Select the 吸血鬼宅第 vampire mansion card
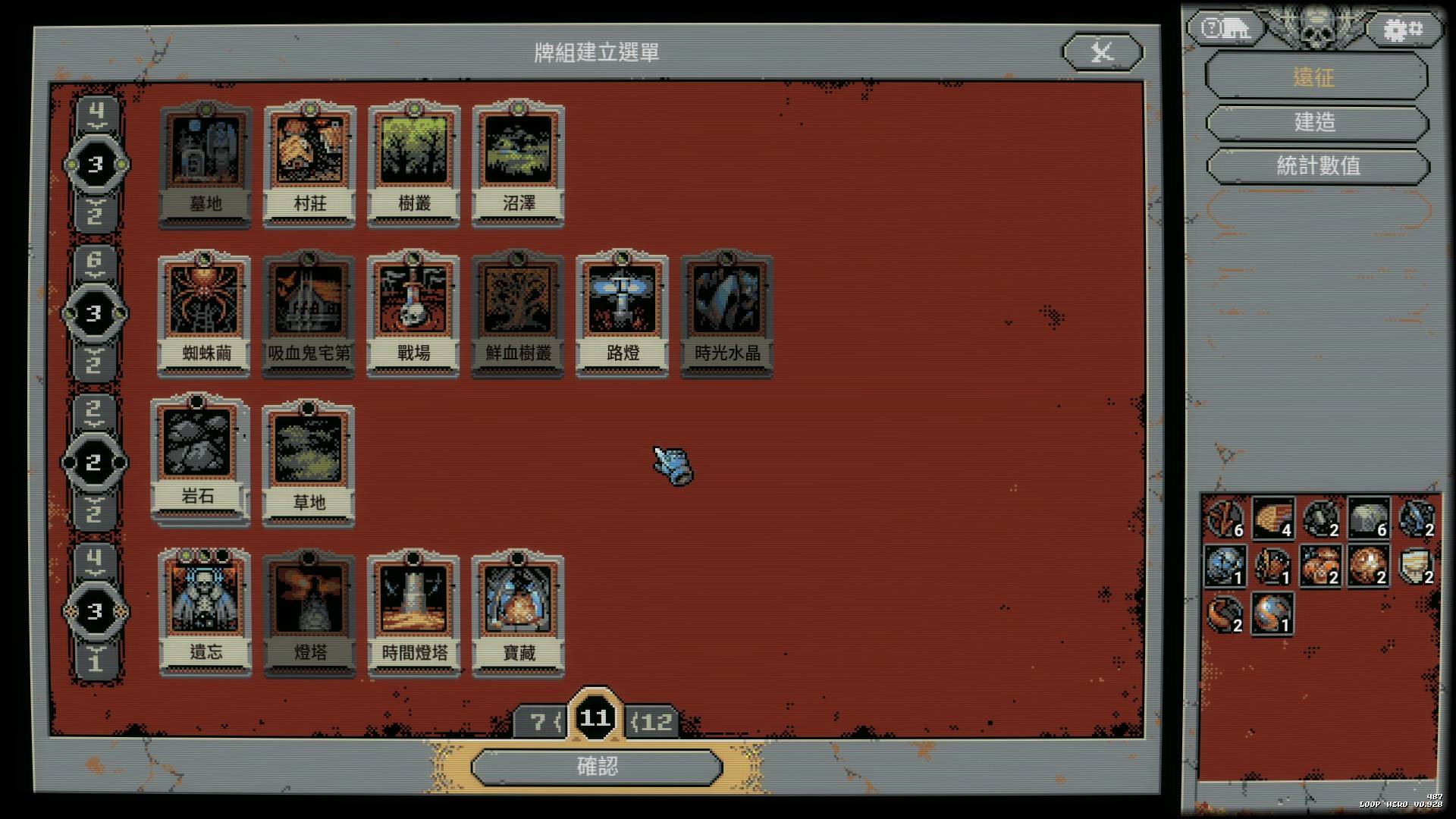 [309, 314]
